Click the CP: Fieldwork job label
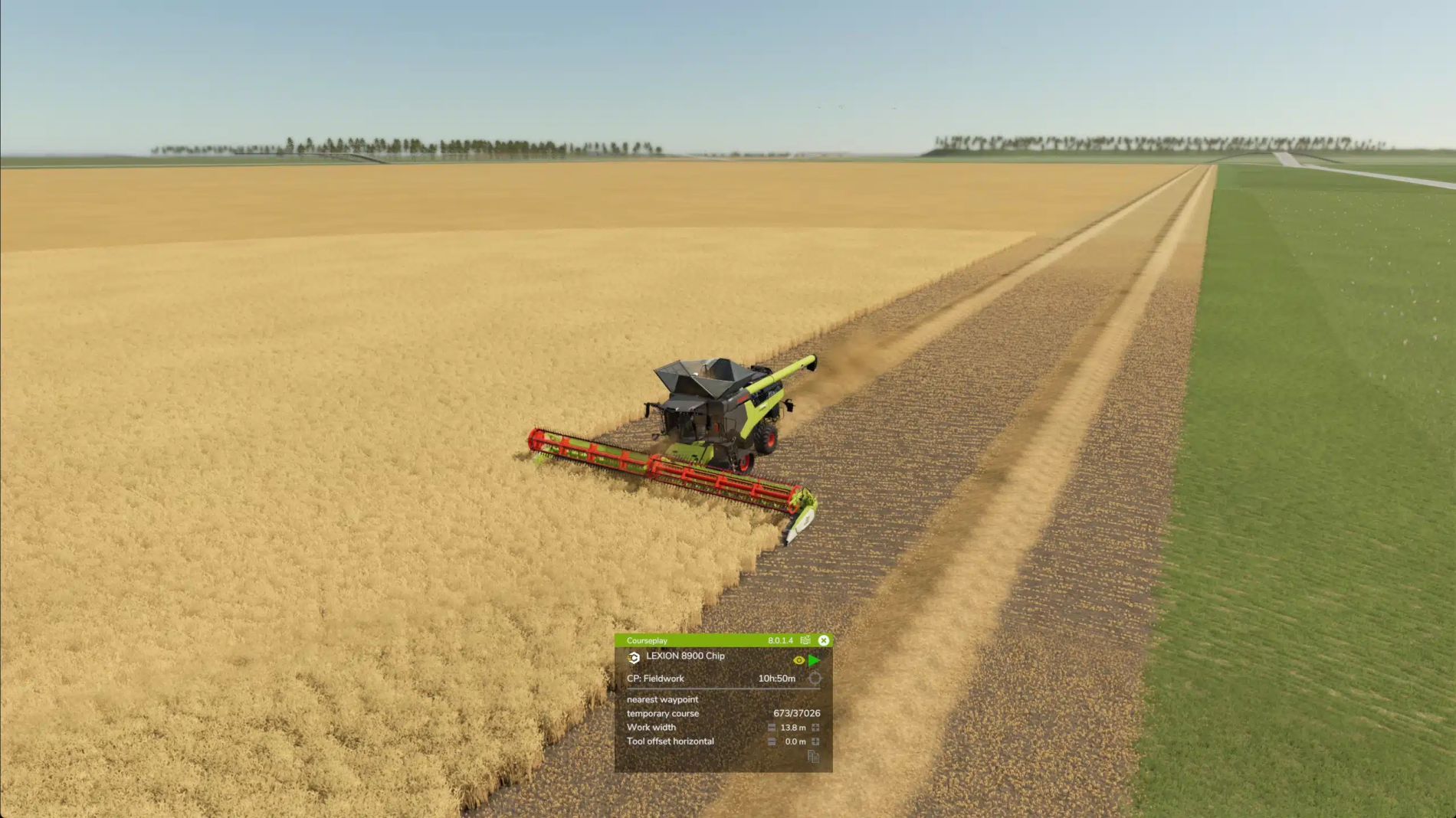The image size is (1456, 818). point(655,679)
